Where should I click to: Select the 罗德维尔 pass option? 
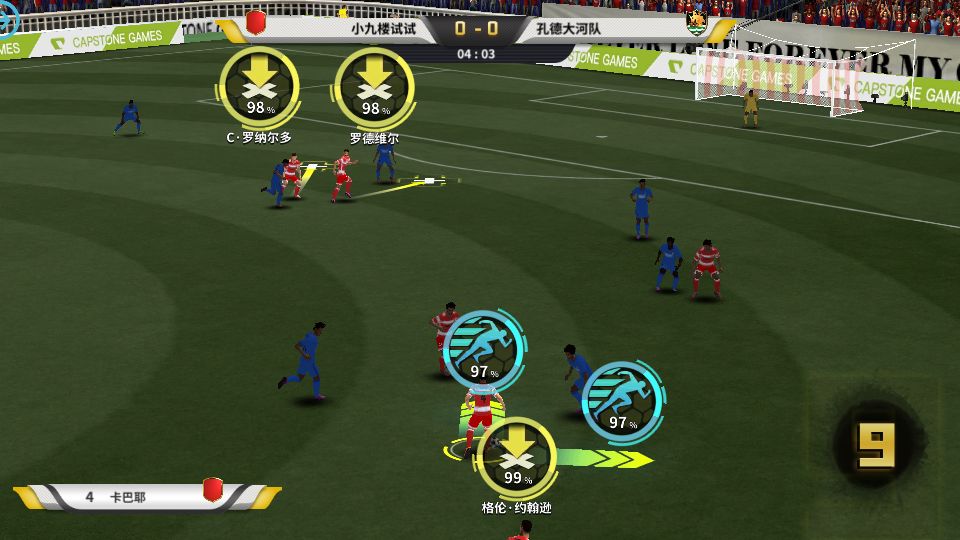(x=374, y=87)
